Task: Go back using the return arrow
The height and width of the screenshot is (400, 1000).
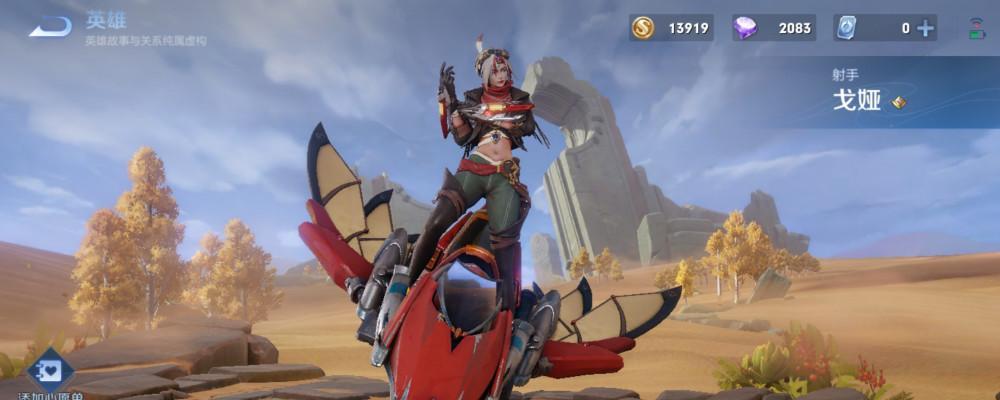Action: [50, 27]
